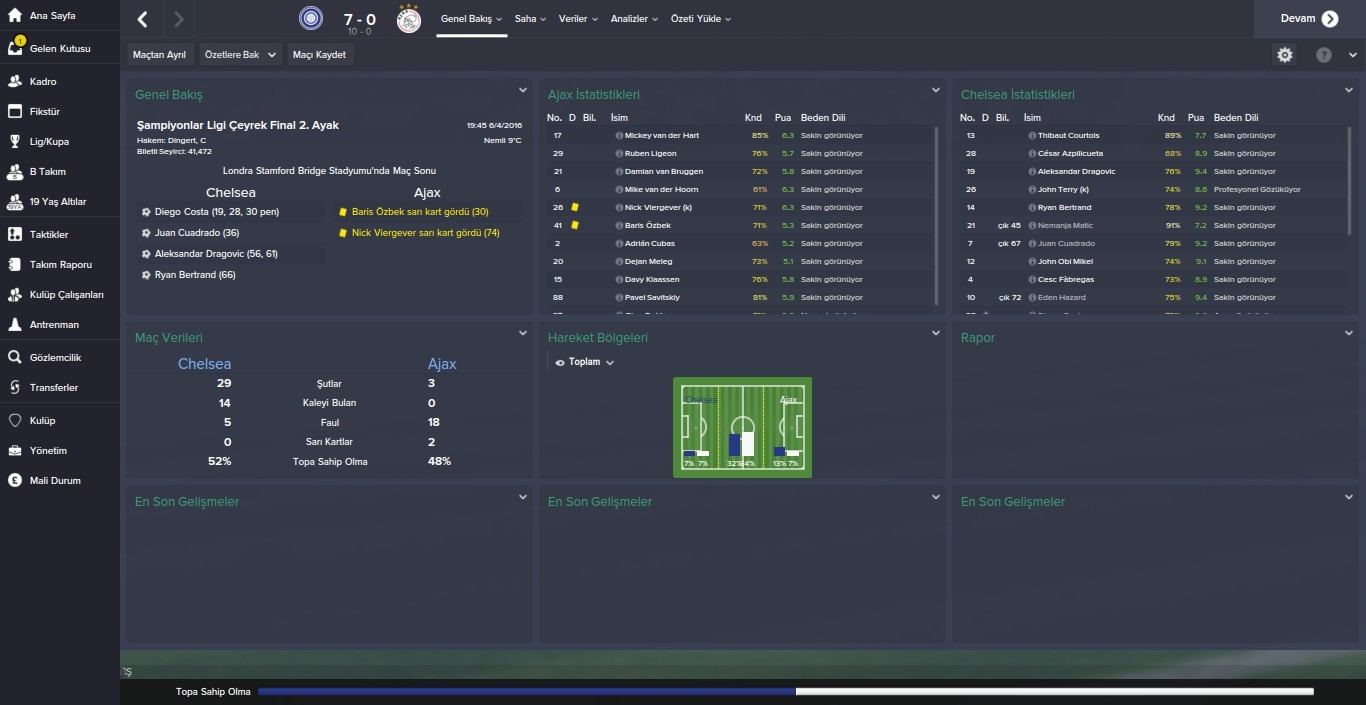
Task: Change the Toplam dropdown in Hareket Bölgeleri
Action: coord(585,362)
